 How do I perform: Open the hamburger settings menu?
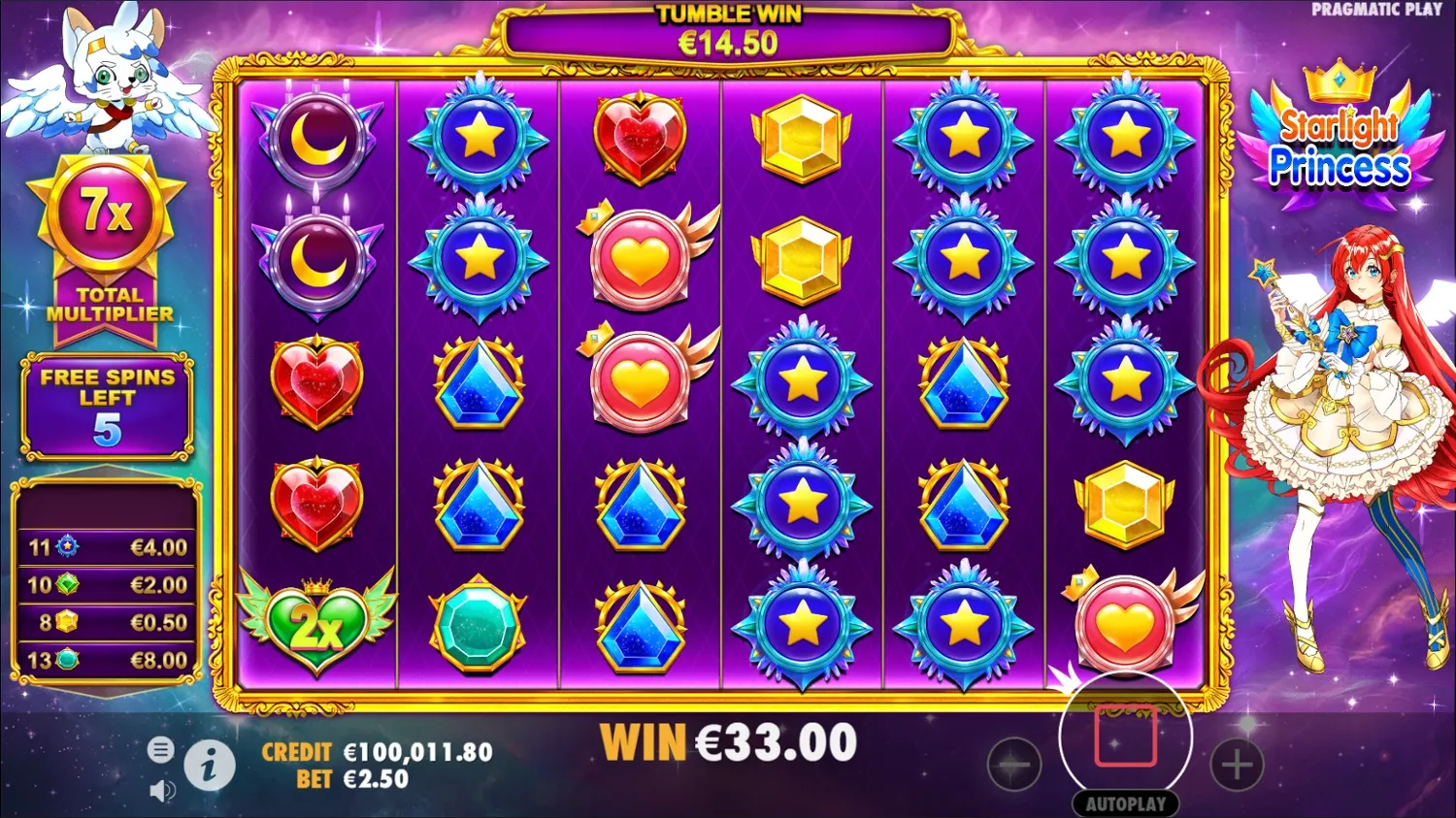[160, 749]
